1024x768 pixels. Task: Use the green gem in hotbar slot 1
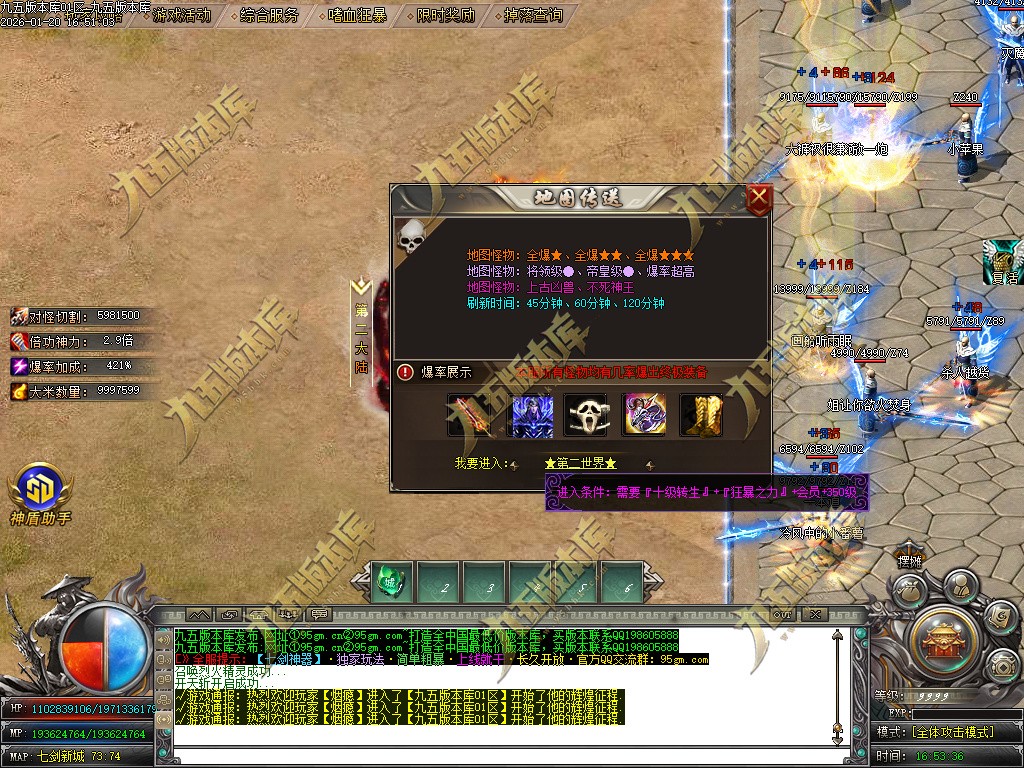tap(389, 581)
